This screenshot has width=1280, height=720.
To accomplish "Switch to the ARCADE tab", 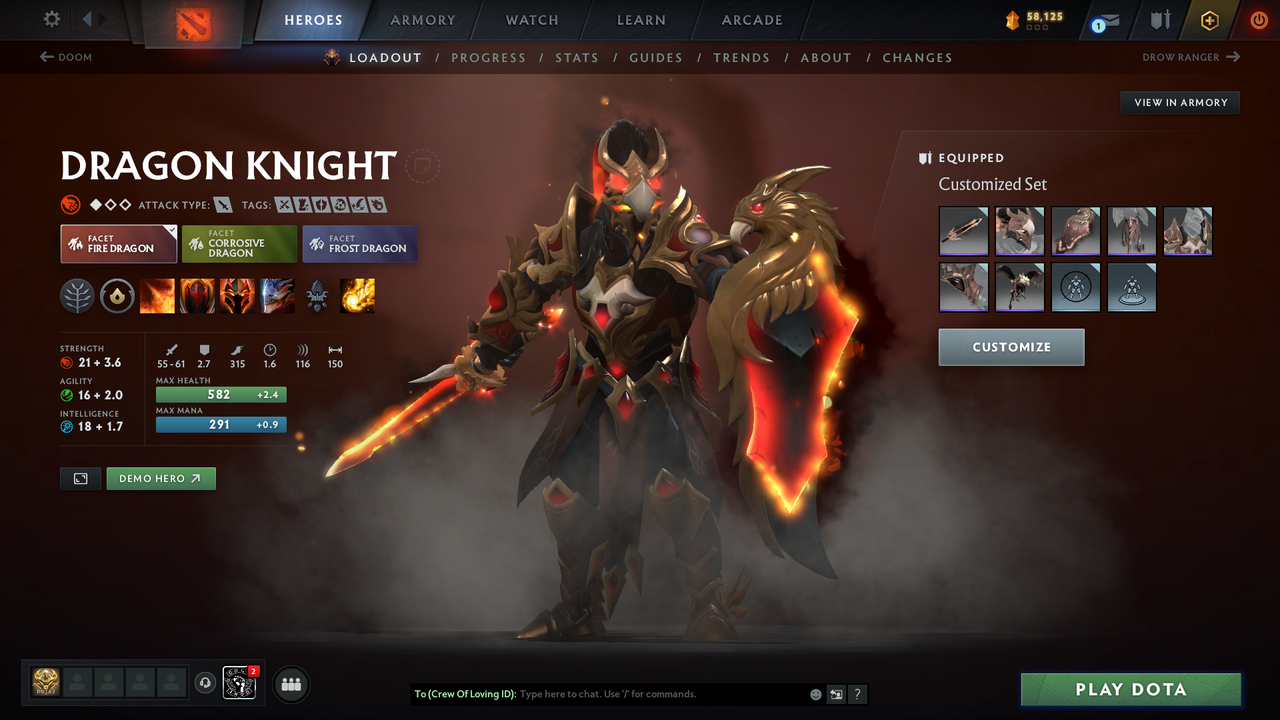I will point(751,20).
